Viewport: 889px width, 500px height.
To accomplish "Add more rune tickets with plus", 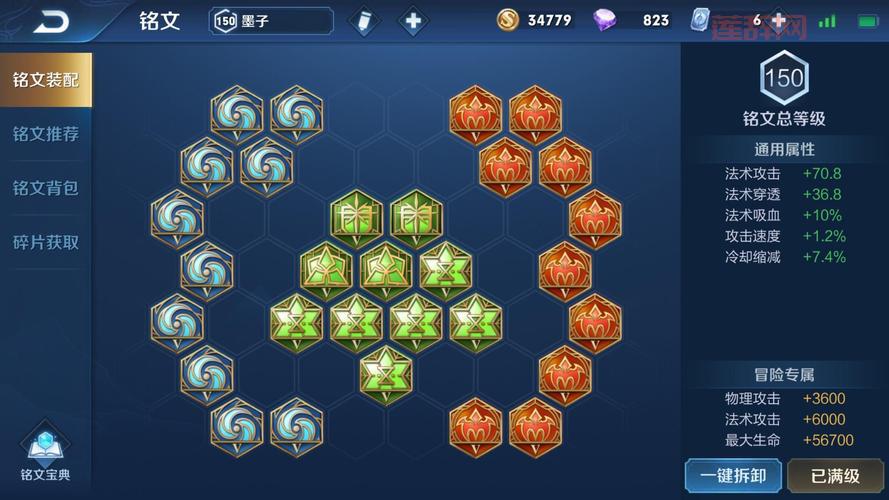I will tap(778, 20).
